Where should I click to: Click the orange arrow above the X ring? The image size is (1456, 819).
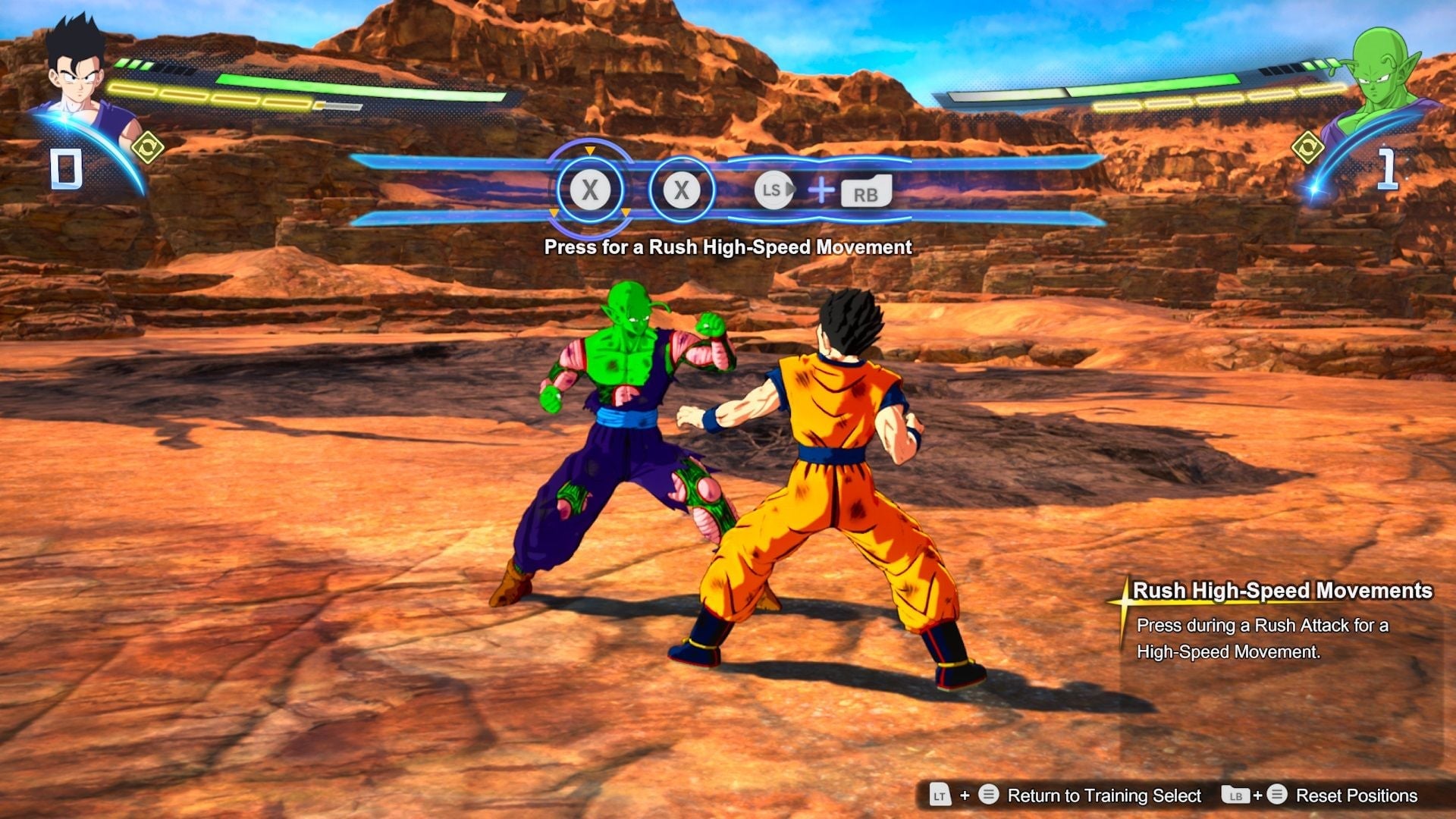[588, 152]
